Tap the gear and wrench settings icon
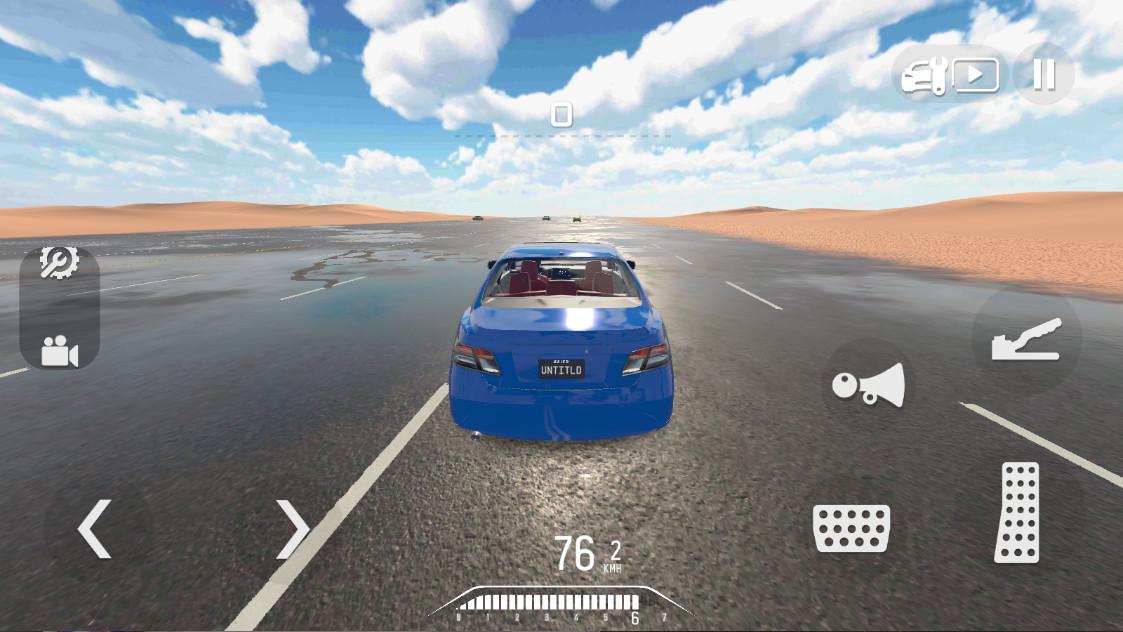The image size is (1123, 632). click(59, 263)
